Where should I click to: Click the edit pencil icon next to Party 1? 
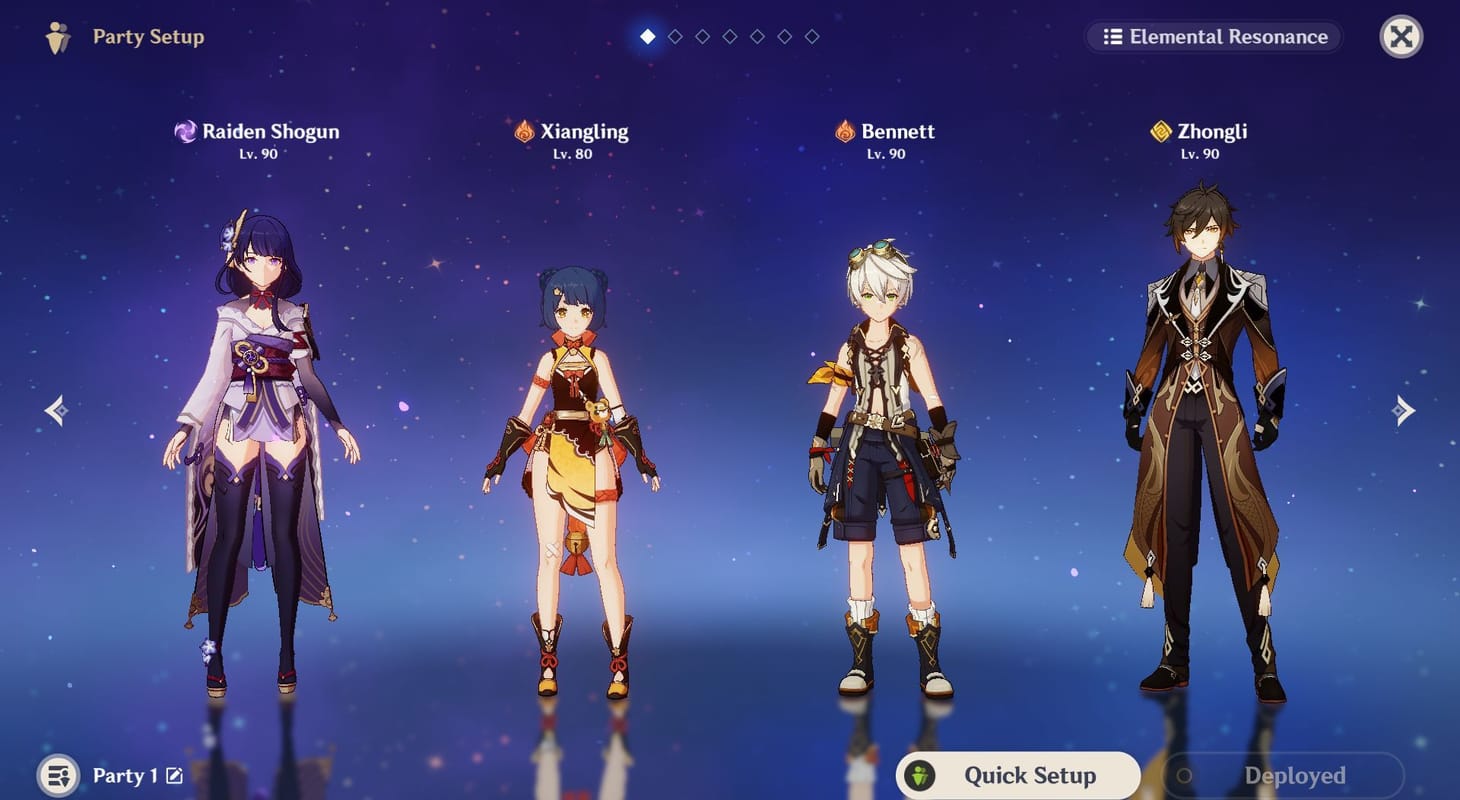pos(176,775)
